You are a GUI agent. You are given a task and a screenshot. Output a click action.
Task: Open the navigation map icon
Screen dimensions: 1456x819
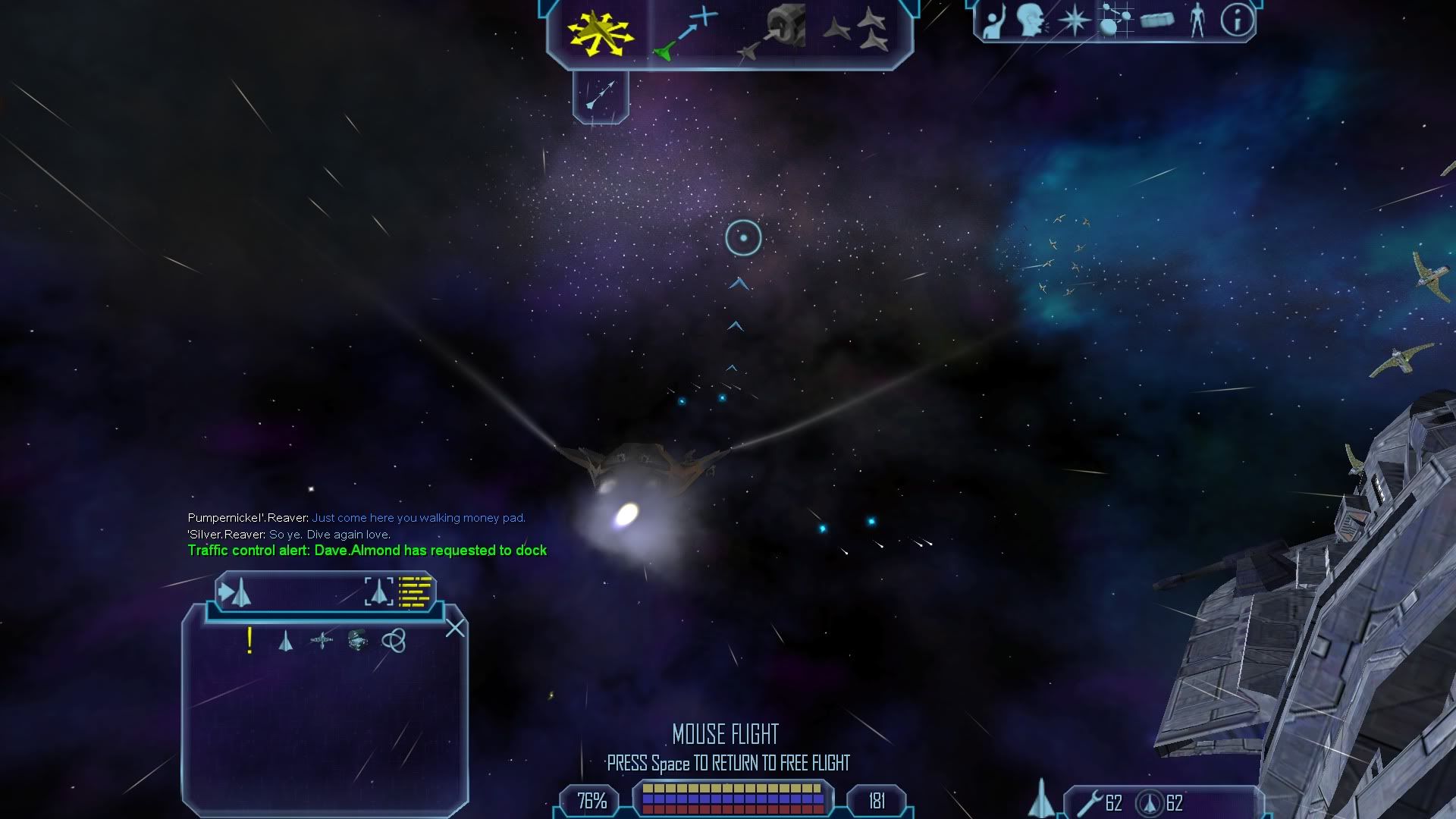coord(1115,20)
